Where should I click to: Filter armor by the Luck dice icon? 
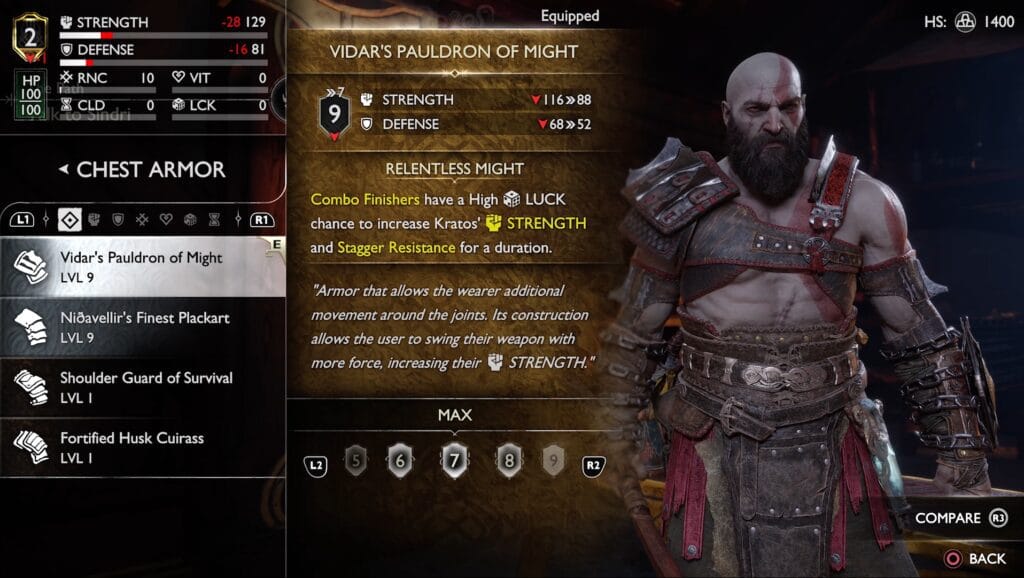click(190, 219)
